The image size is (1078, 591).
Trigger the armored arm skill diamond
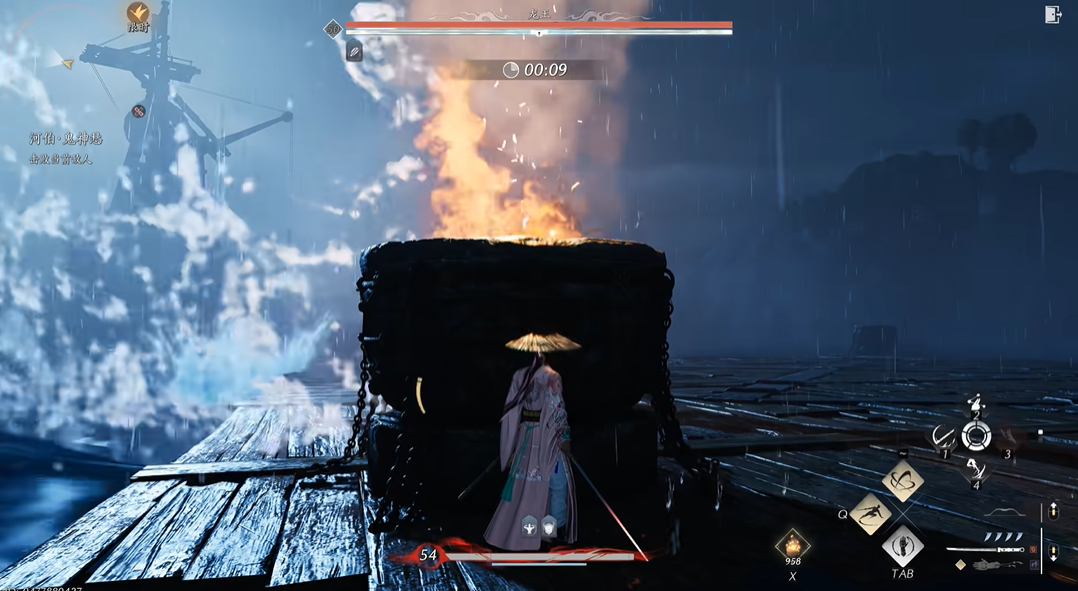click(903, 546)
